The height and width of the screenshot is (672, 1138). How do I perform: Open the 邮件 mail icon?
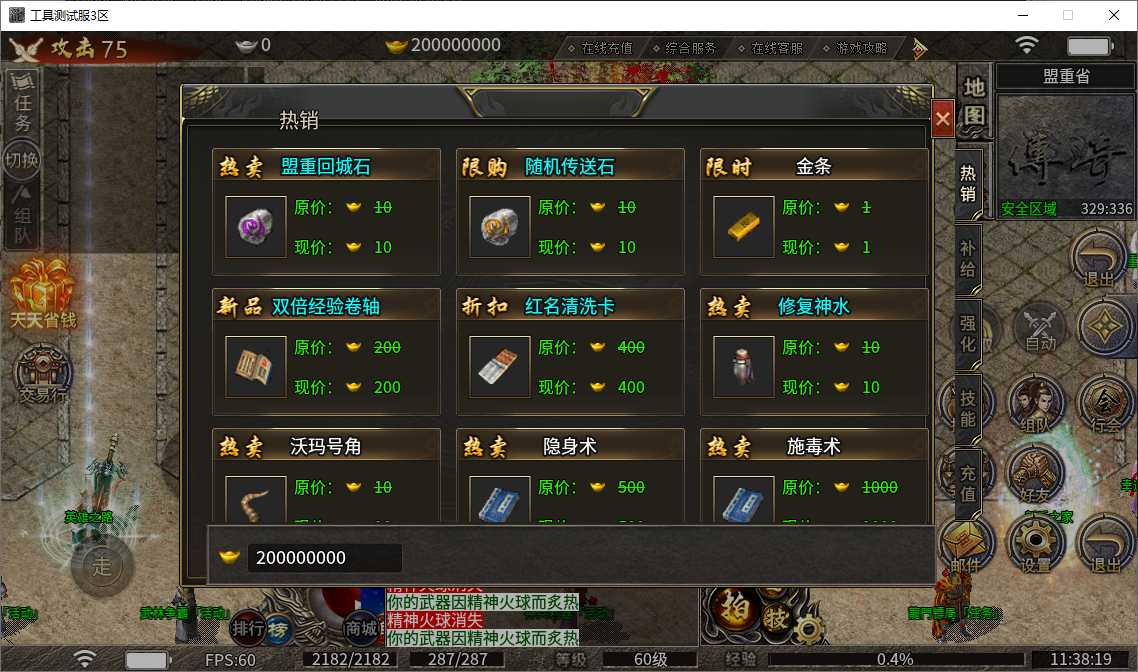click(x=965, y=545)
